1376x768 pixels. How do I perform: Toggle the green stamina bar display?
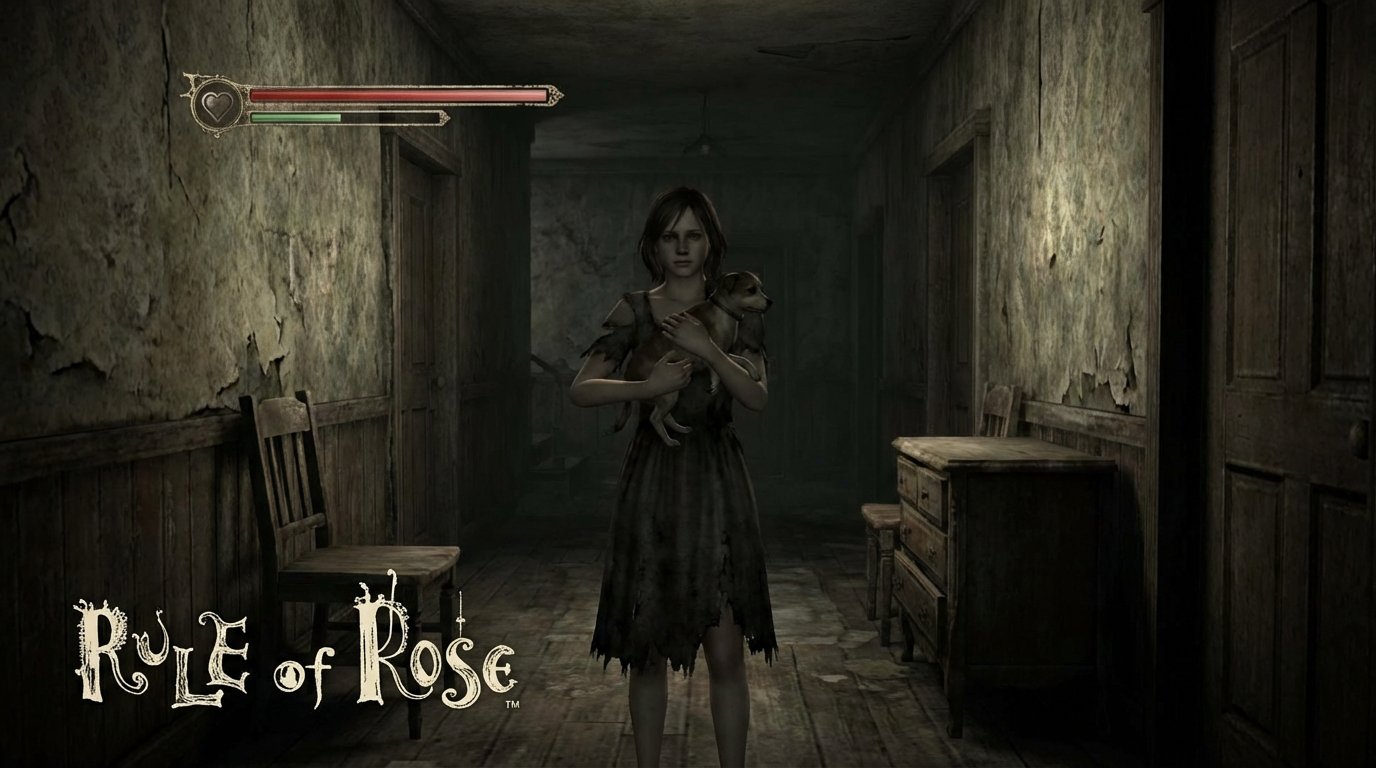300,117
